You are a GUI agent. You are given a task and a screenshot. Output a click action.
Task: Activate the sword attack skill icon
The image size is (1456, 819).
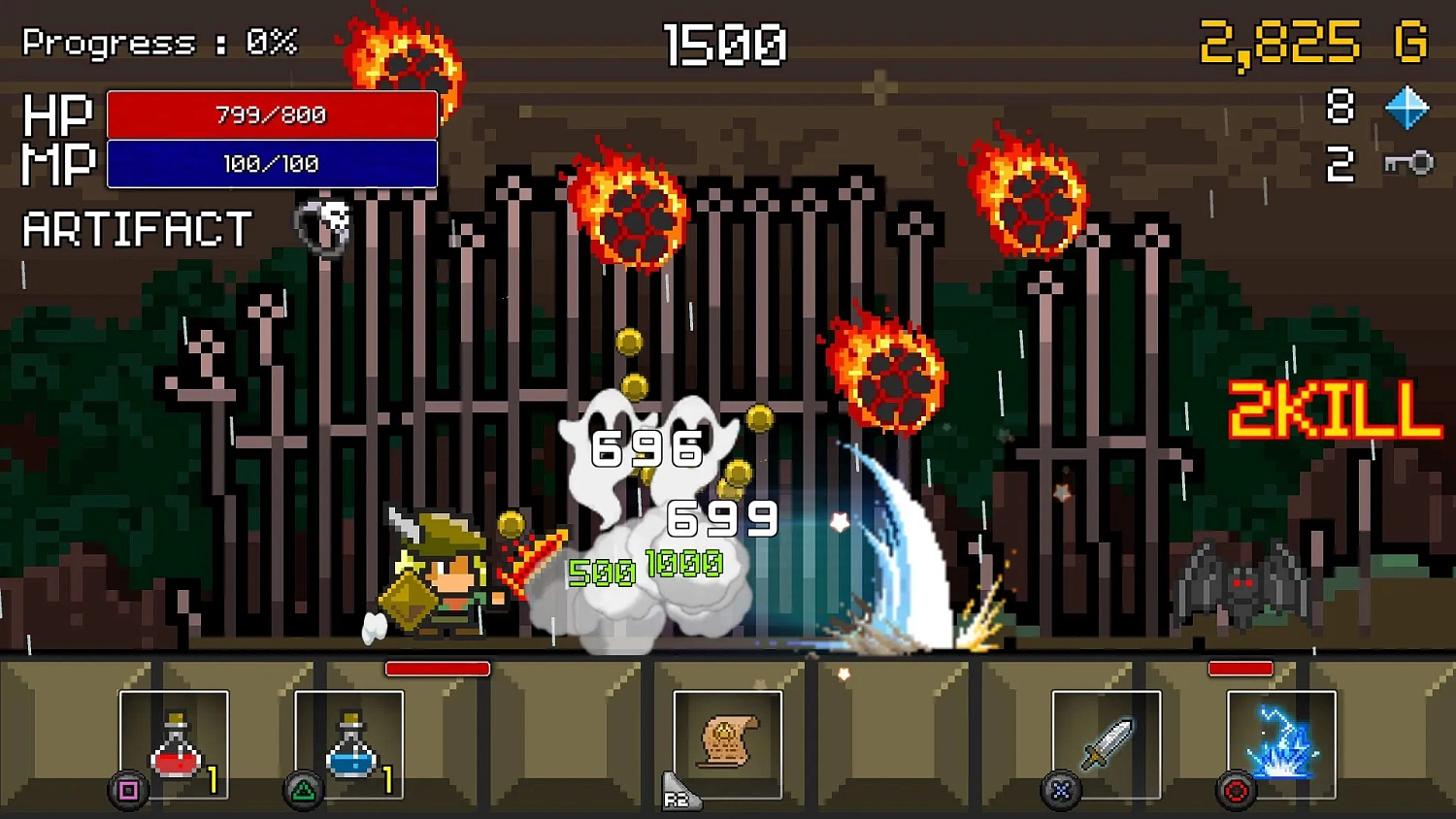click(x=1107, y=742)
